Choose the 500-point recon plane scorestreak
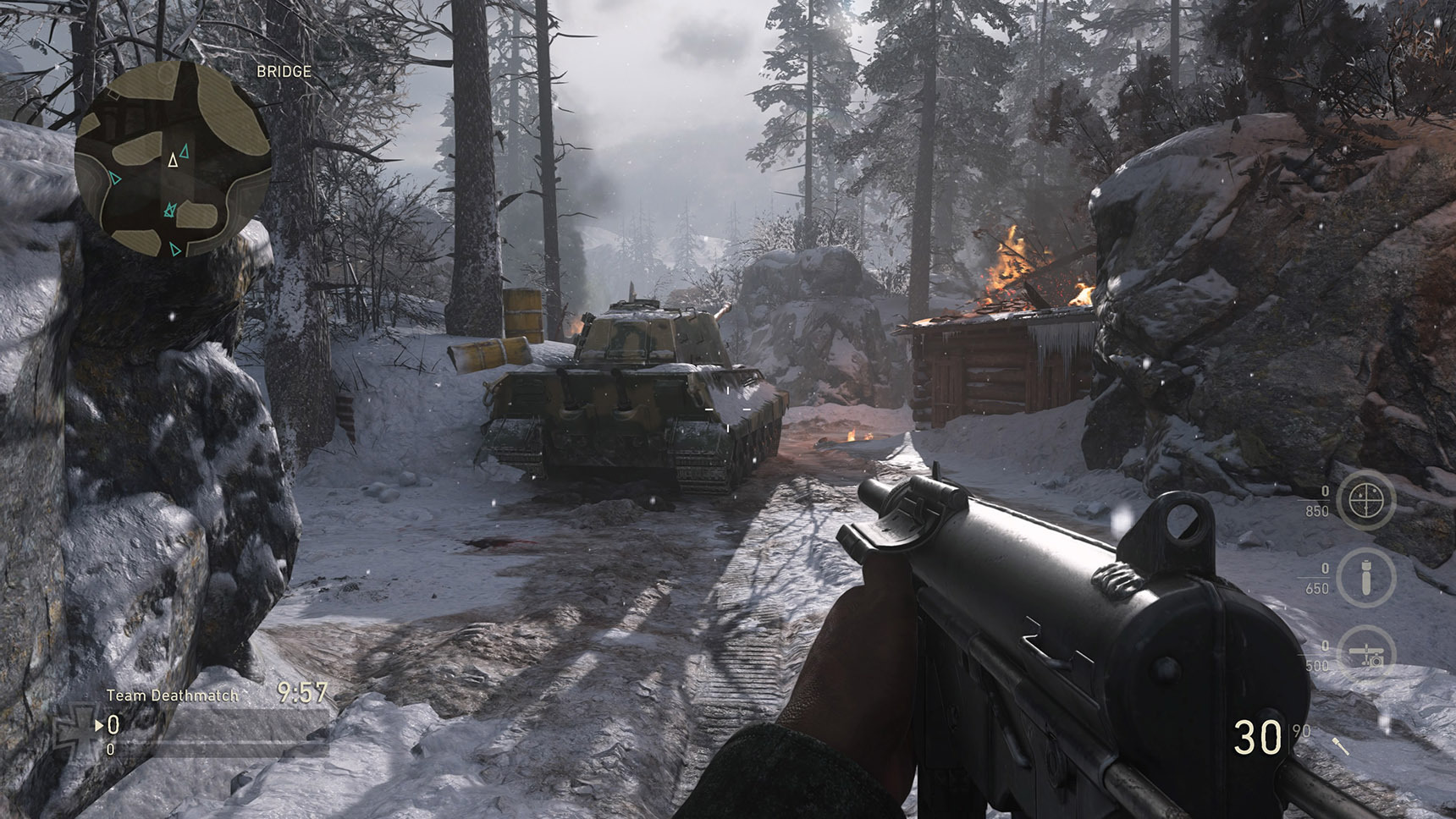 [x=1365, y=653]
